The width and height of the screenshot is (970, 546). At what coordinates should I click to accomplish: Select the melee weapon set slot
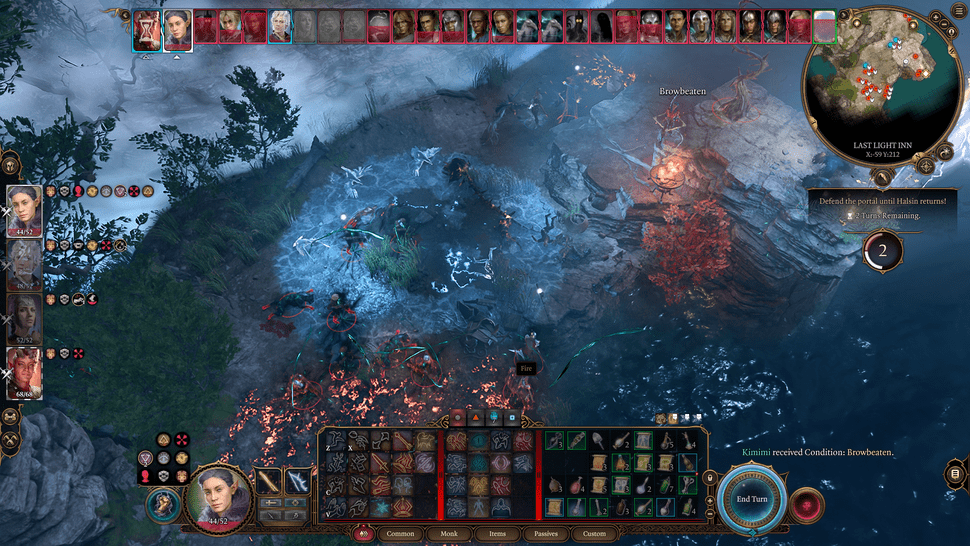270,482
